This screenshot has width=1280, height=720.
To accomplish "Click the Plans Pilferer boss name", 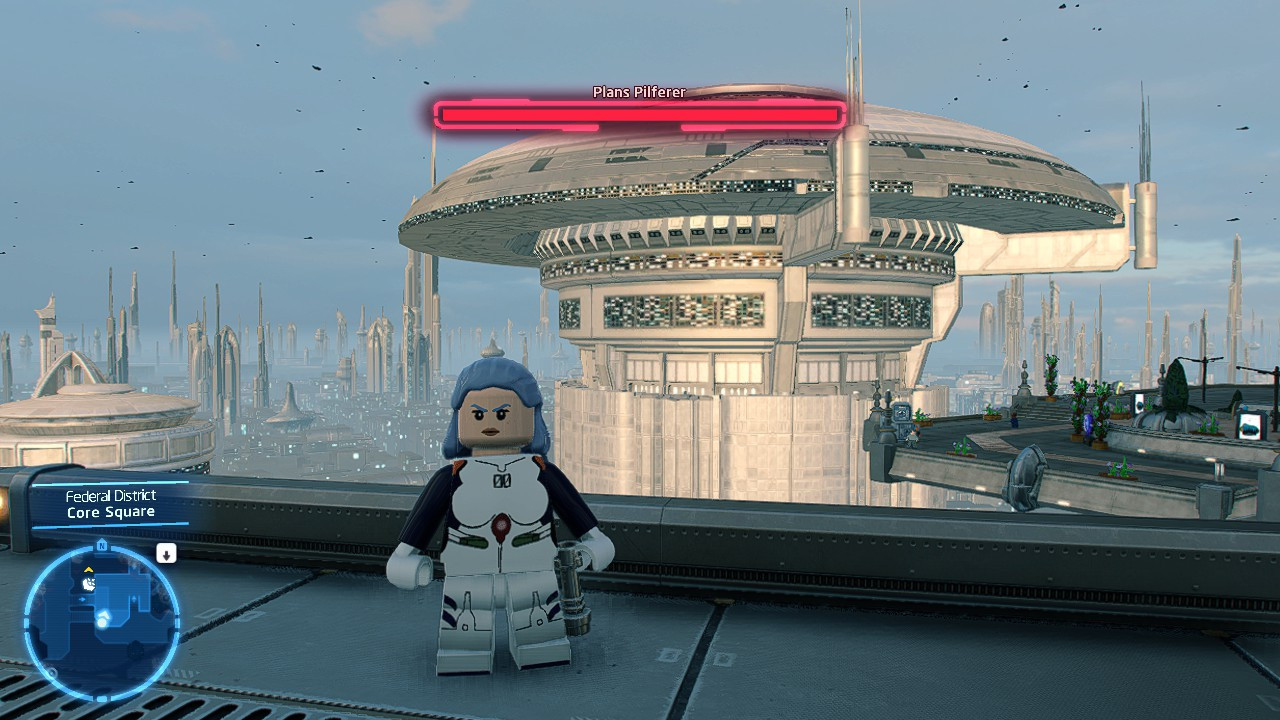I will [x=637, y=90].
